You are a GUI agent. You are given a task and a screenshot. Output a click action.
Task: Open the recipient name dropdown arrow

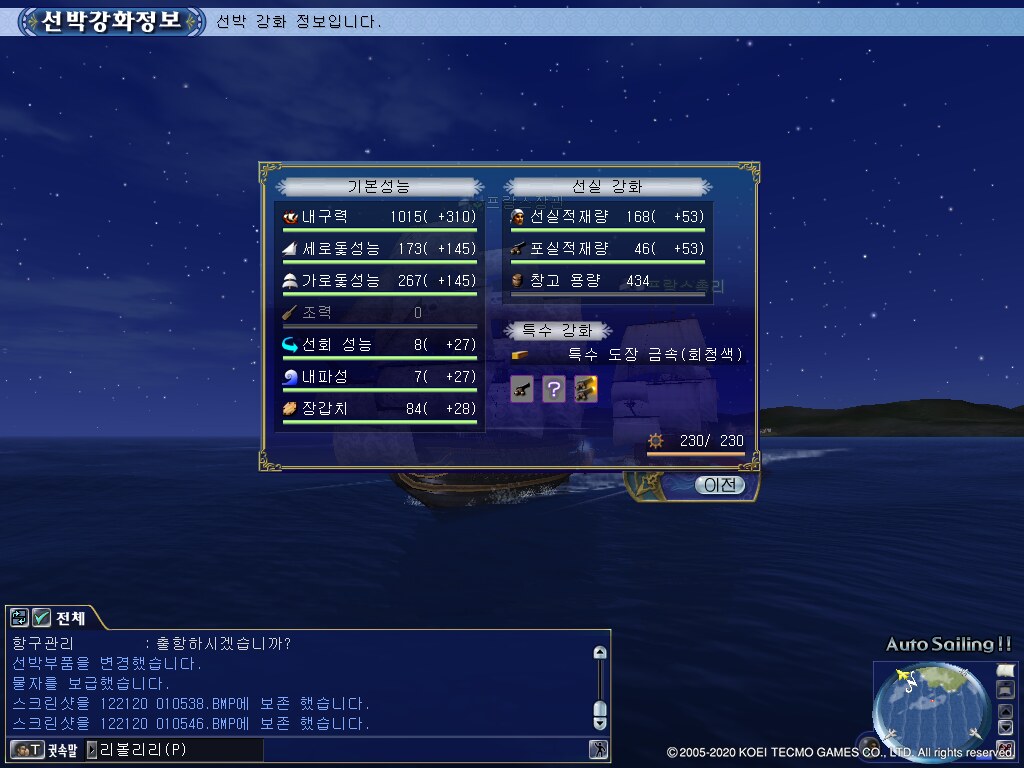pos(92,749)
